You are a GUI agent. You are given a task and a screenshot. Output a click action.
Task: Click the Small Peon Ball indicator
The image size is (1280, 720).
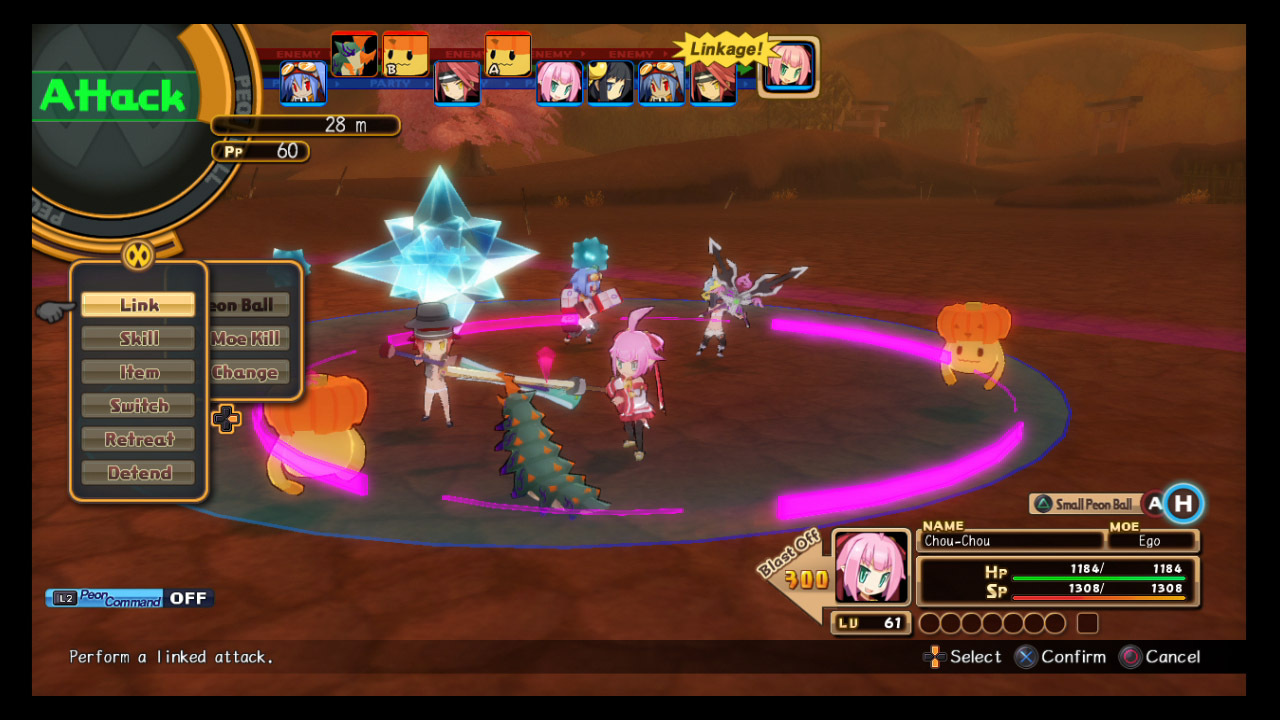point(1085,504)
